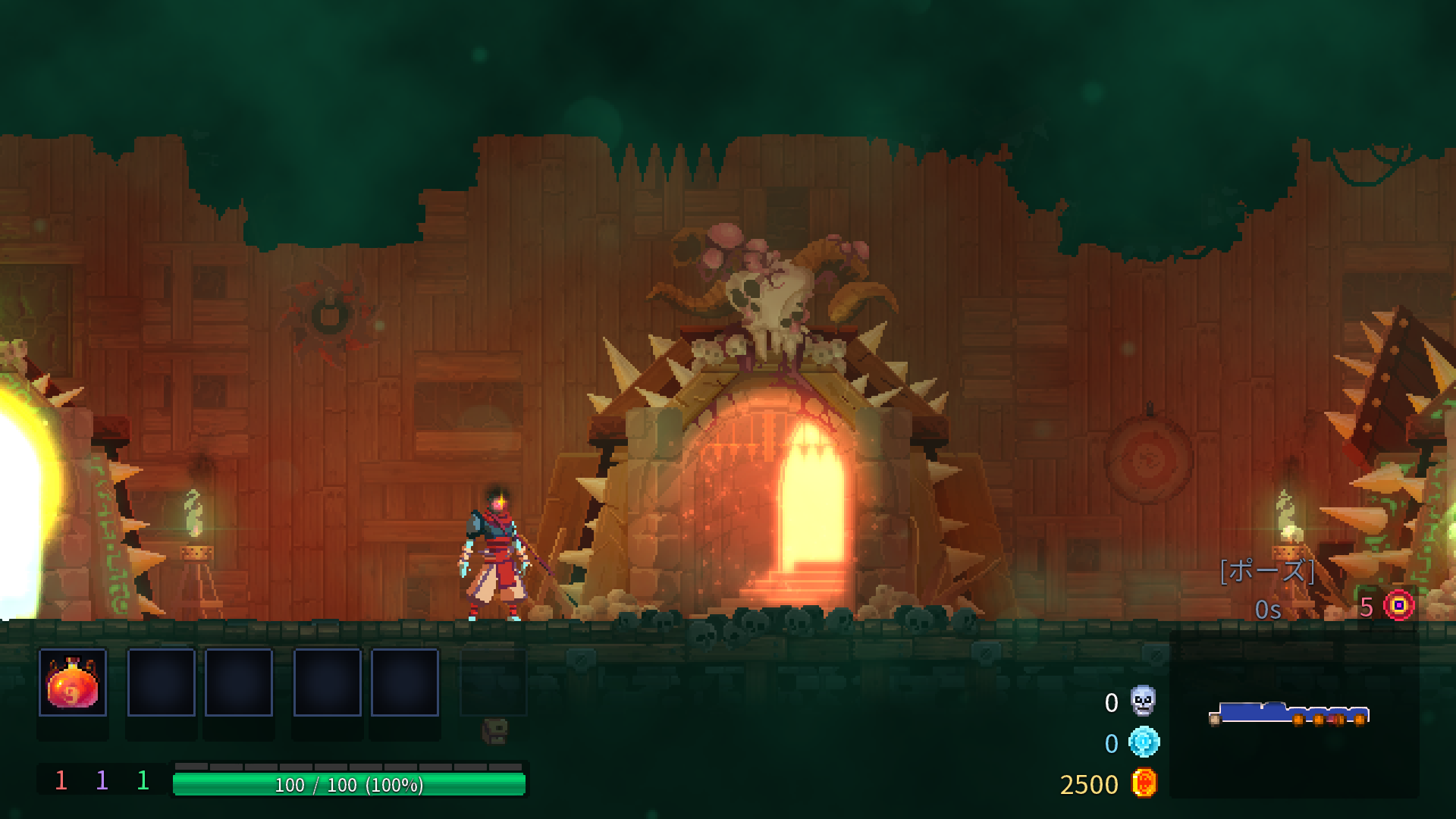The image size is (1456, 819).
Task: Select the red health flask slot
Action: [x=73, y=682]
